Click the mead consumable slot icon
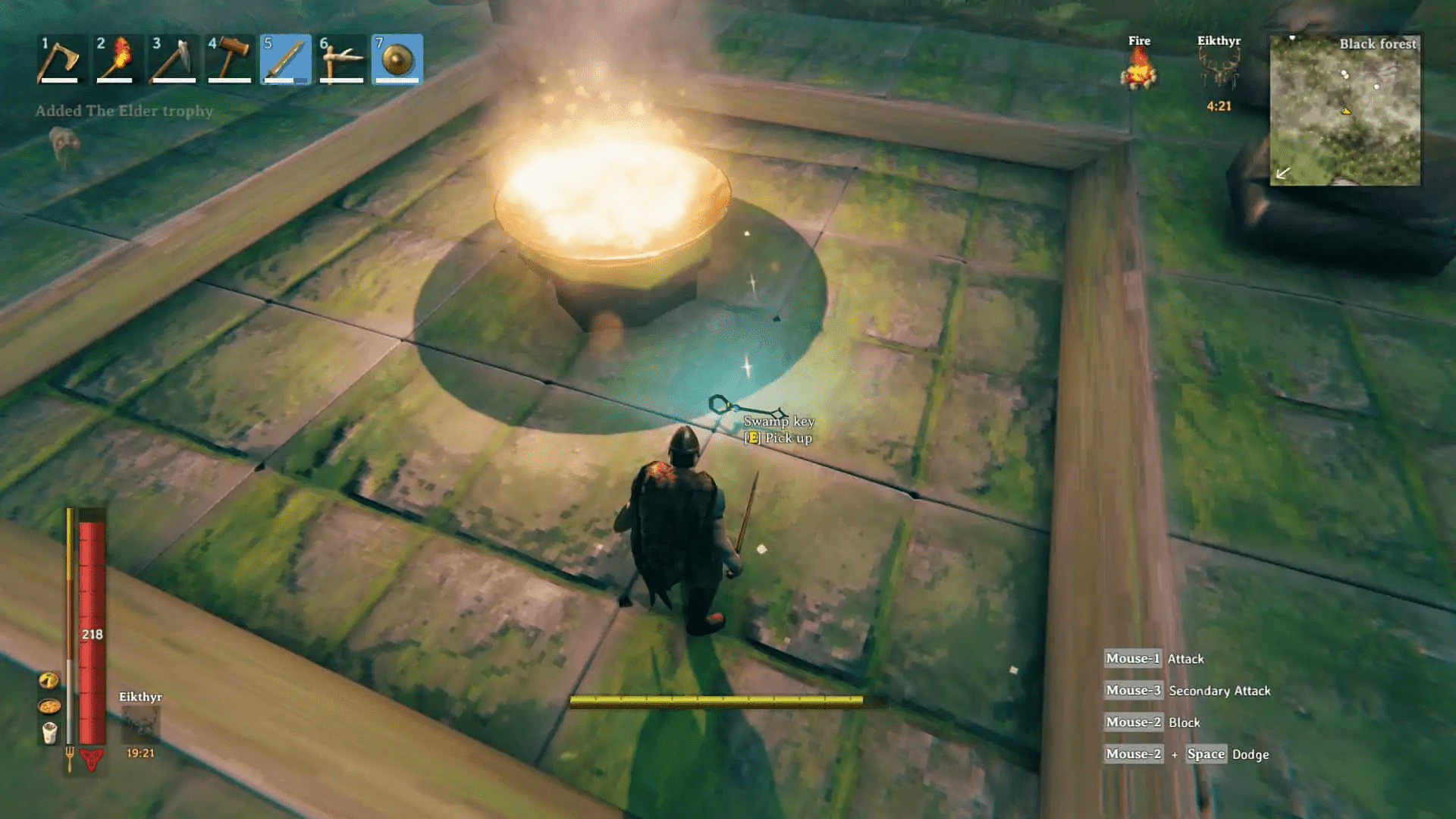Screen dimensions: 1456x819 pyautogui.click(x=49, y=732)
